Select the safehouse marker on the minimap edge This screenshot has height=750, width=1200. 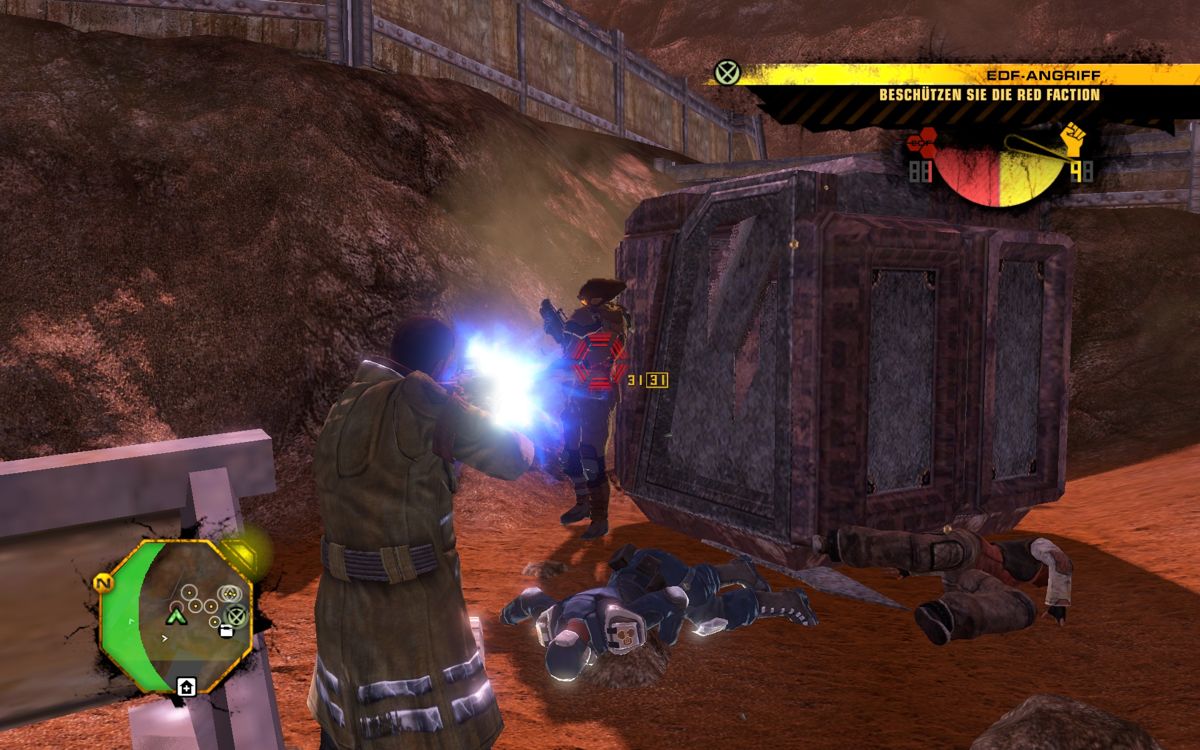(x=185, y=687)
